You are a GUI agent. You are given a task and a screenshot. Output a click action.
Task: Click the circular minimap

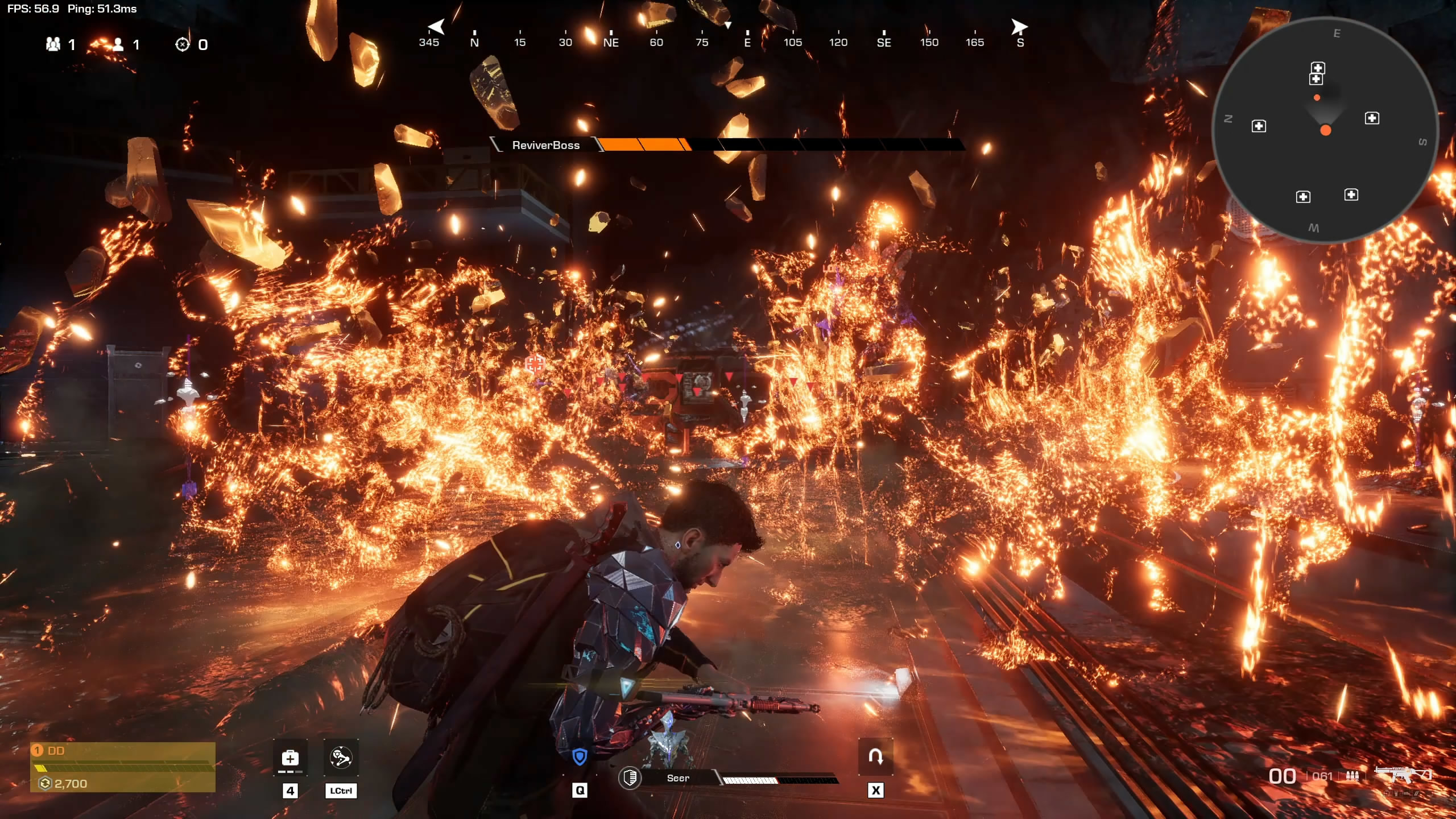pyautogui.click(x=1325, y=131)
